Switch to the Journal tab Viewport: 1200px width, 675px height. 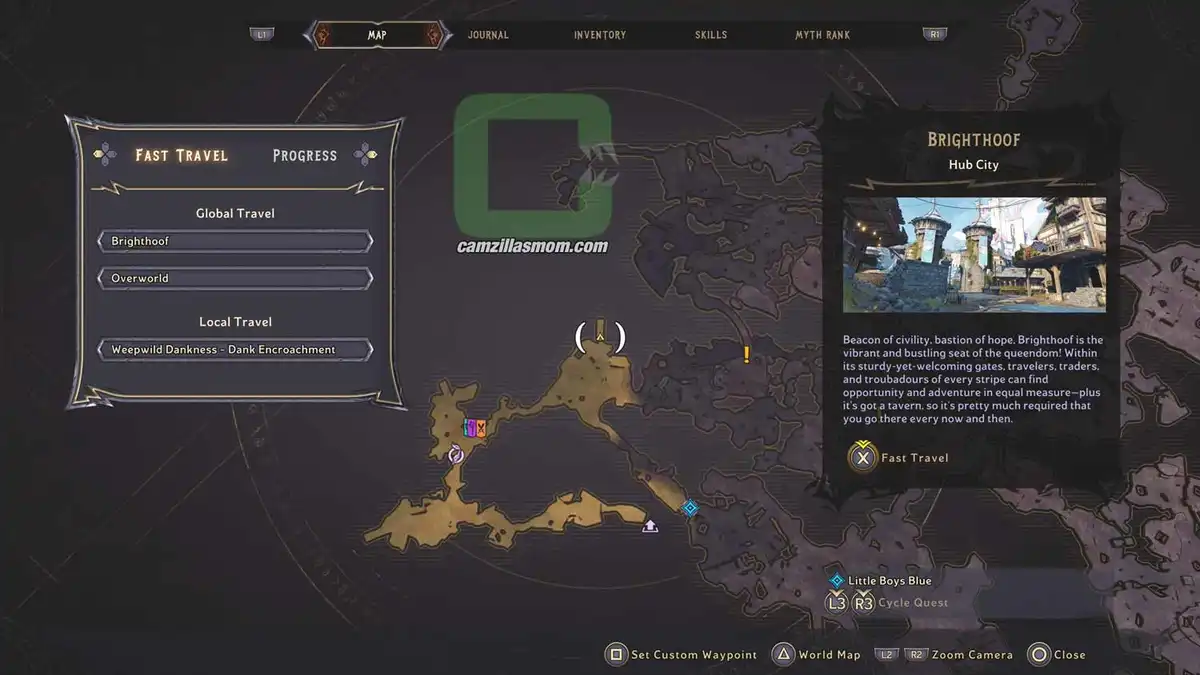point(488,35)
